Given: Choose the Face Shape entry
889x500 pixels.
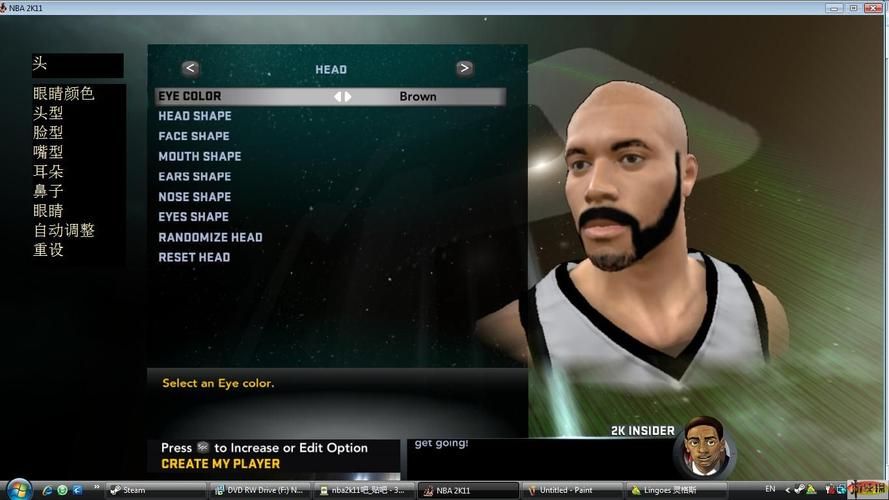Looking at the screenshot, I should (194, 136).
